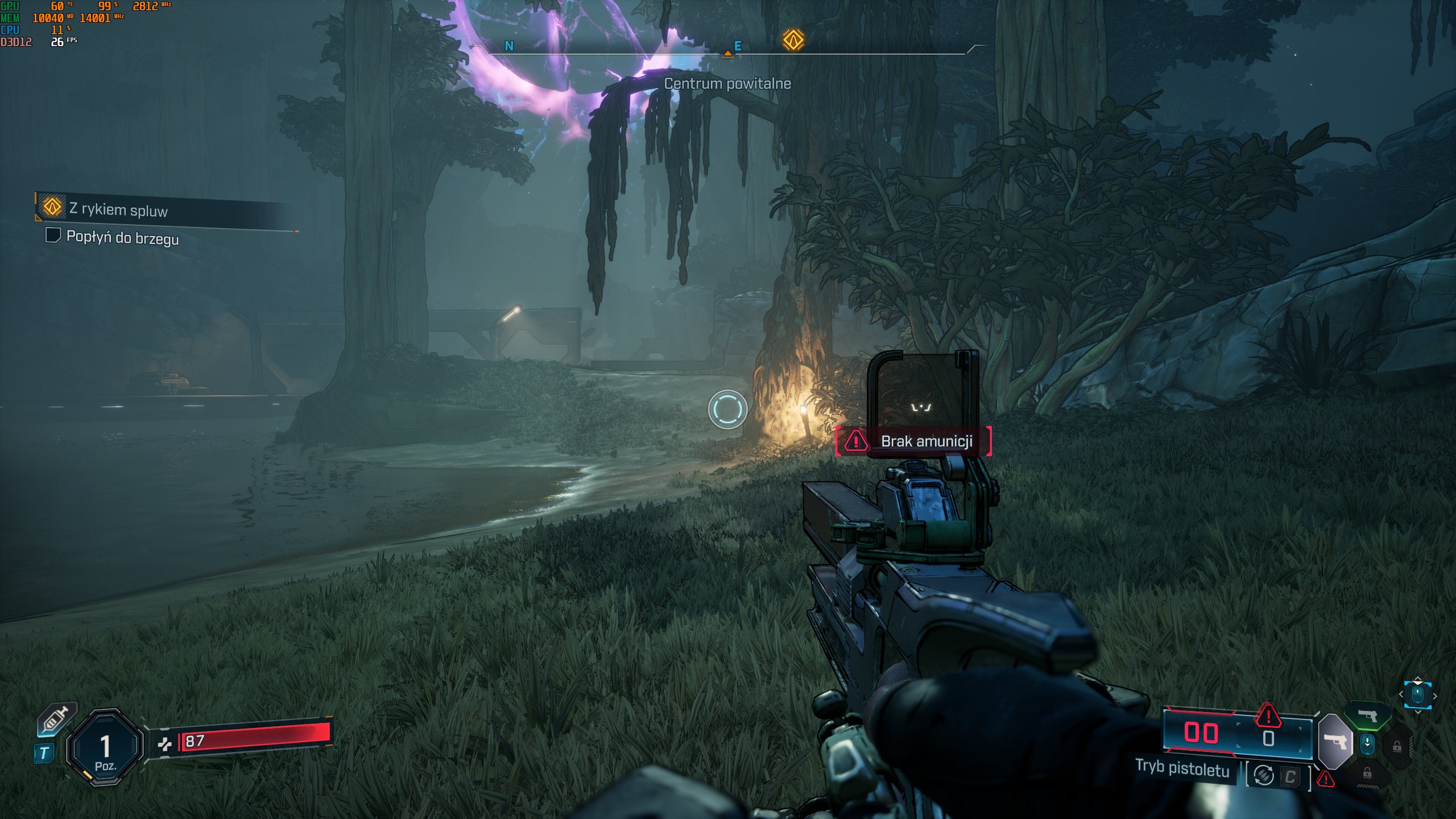Select the highlighted white pistol weapon slot
This screenshot has height=819, width=1456.
pos(1334,742)
